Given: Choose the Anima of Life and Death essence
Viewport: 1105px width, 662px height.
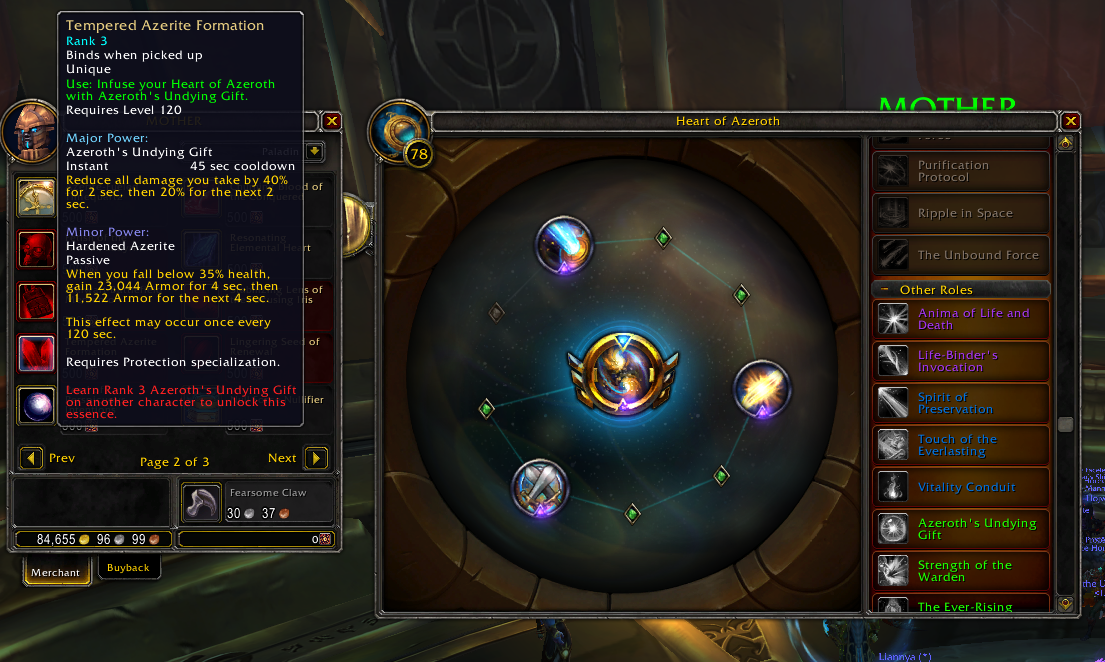Looking at the screenshot, I should pyautogui.click(x=962, y=319).
